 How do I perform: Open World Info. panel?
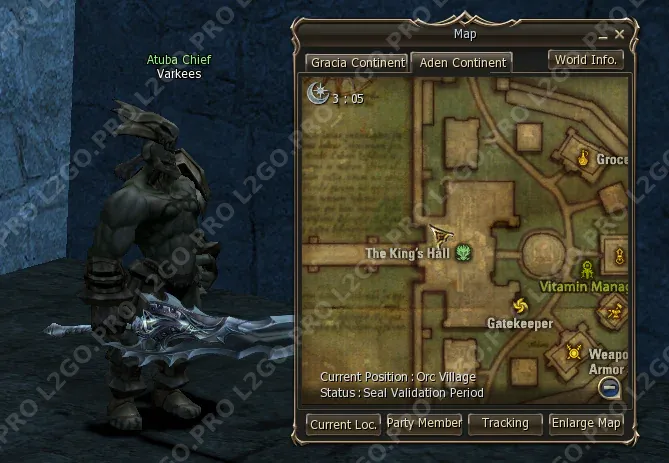587,60
